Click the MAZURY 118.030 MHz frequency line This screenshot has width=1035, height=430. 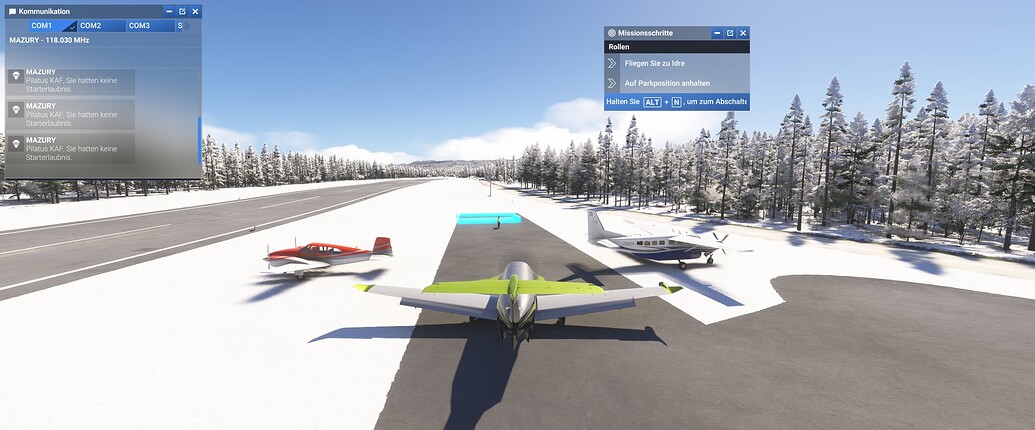click(x=50, y=40)
